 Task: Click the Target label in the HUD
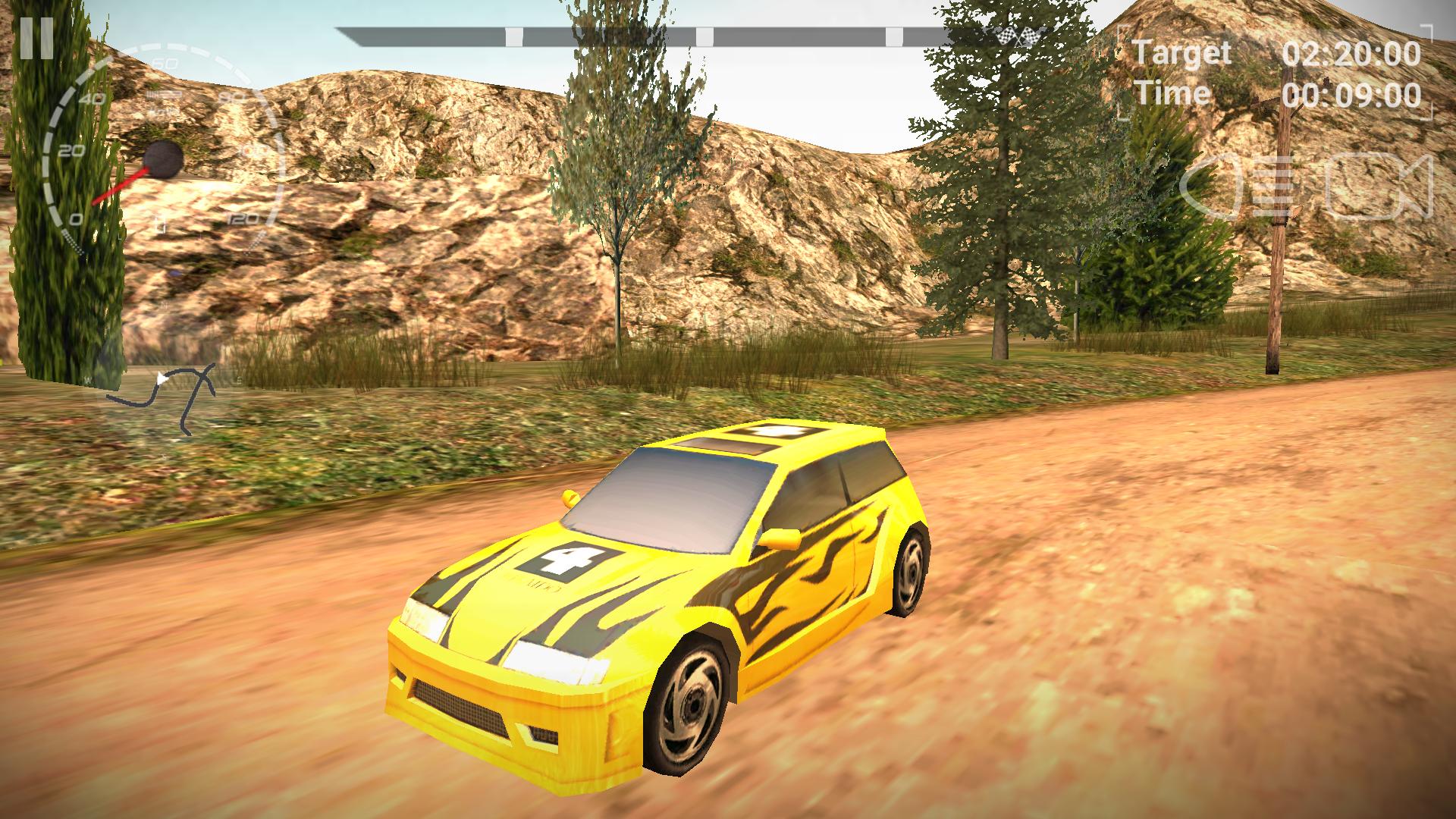point(1181,53)
